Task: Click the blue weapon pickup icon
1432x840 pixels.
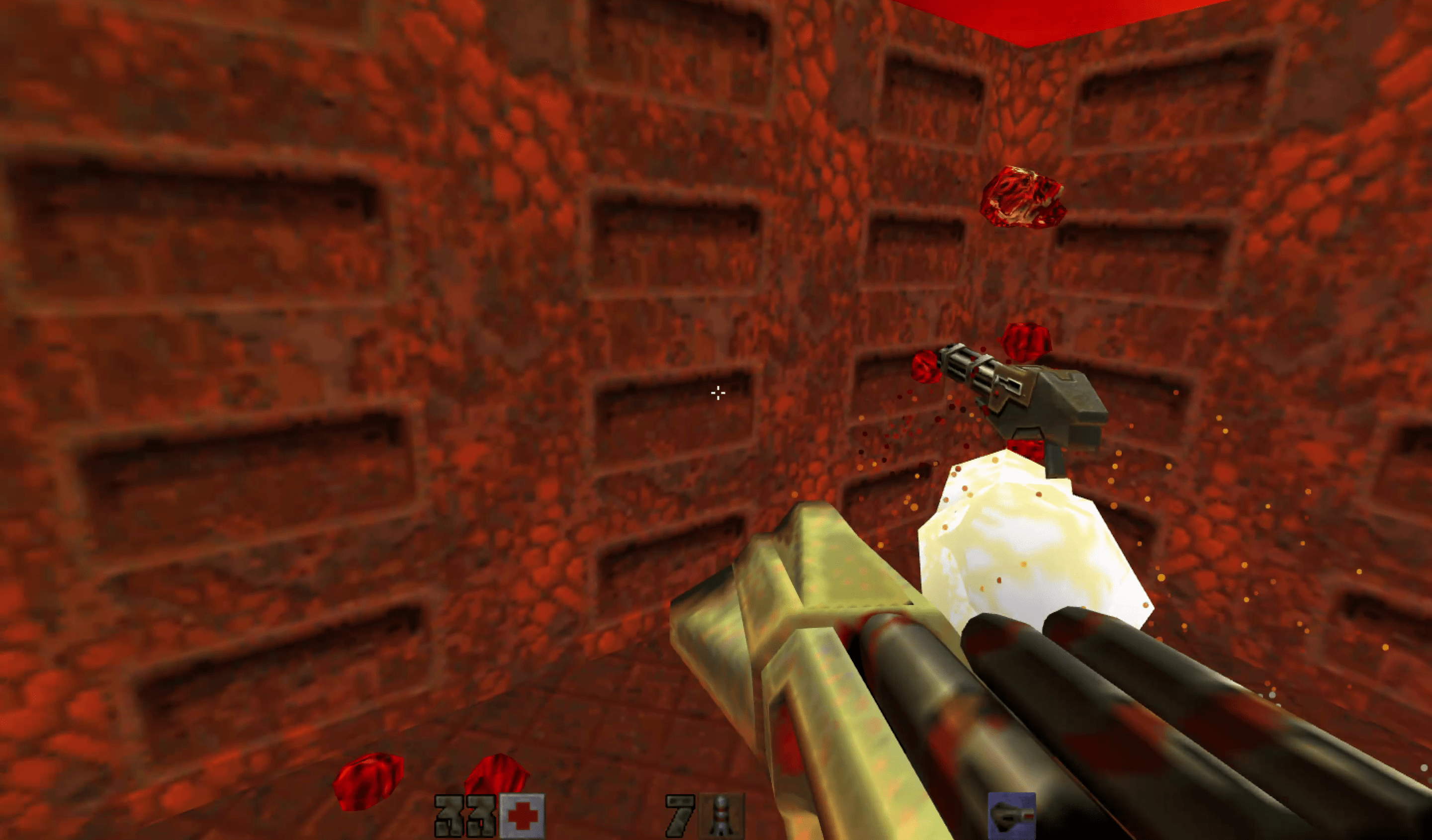Action: pos(1011,817)
